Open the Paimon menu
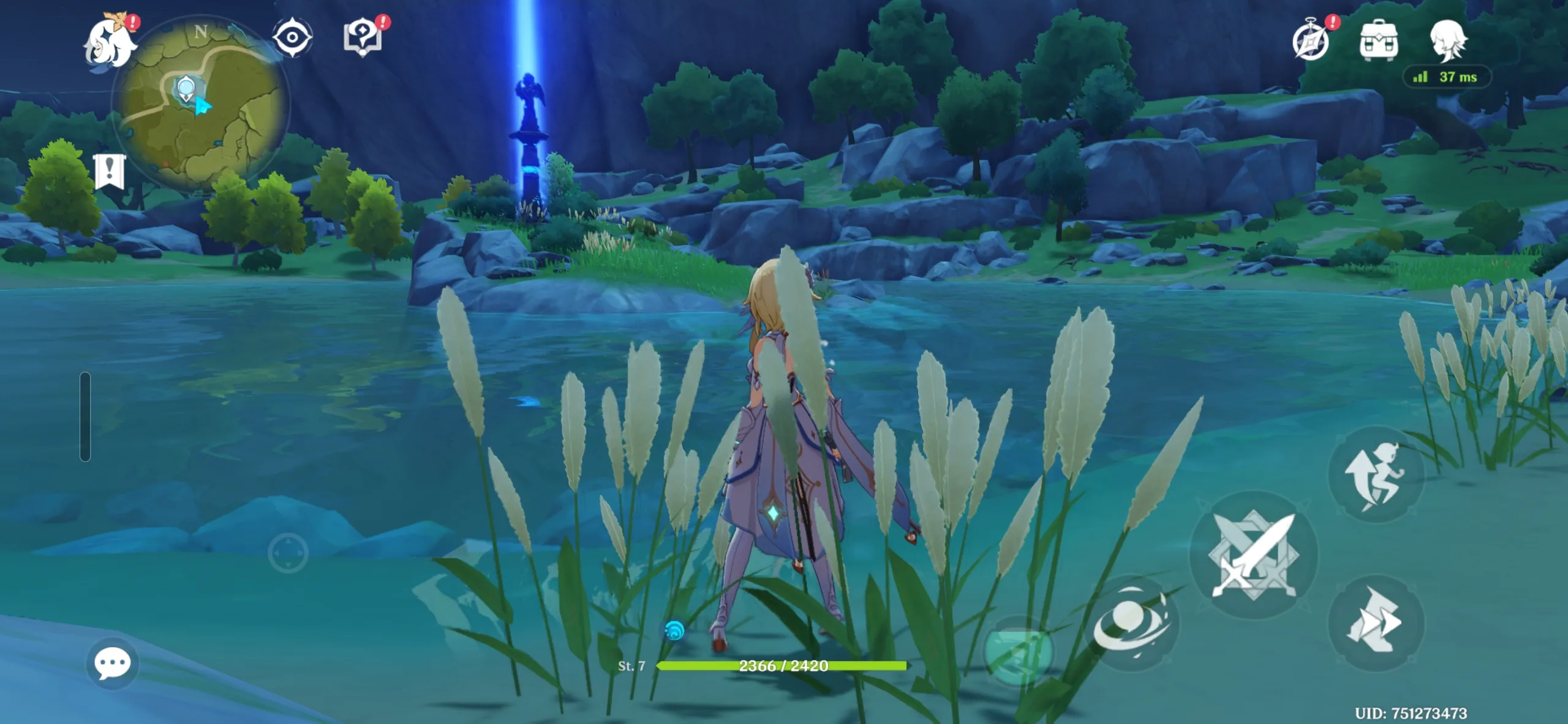Screen dimensions: 1568x724 click(110, 42)
